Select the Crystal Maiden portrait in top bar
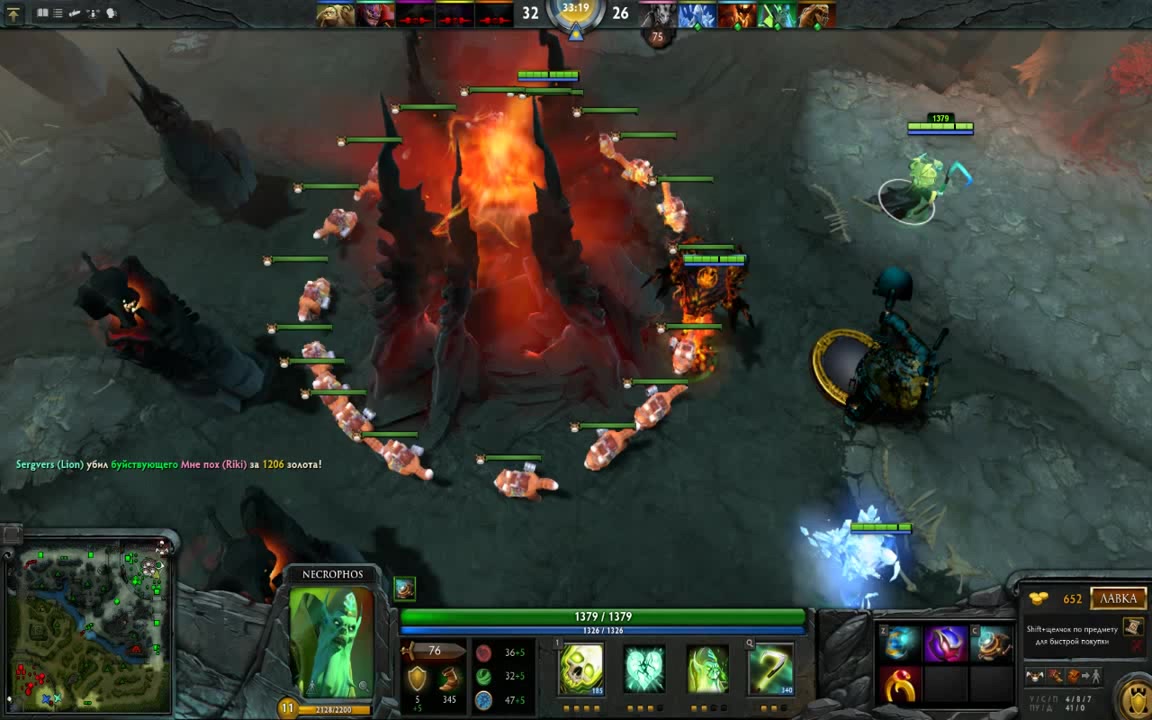Viewport: 1152px width, 720px height. 699,15
